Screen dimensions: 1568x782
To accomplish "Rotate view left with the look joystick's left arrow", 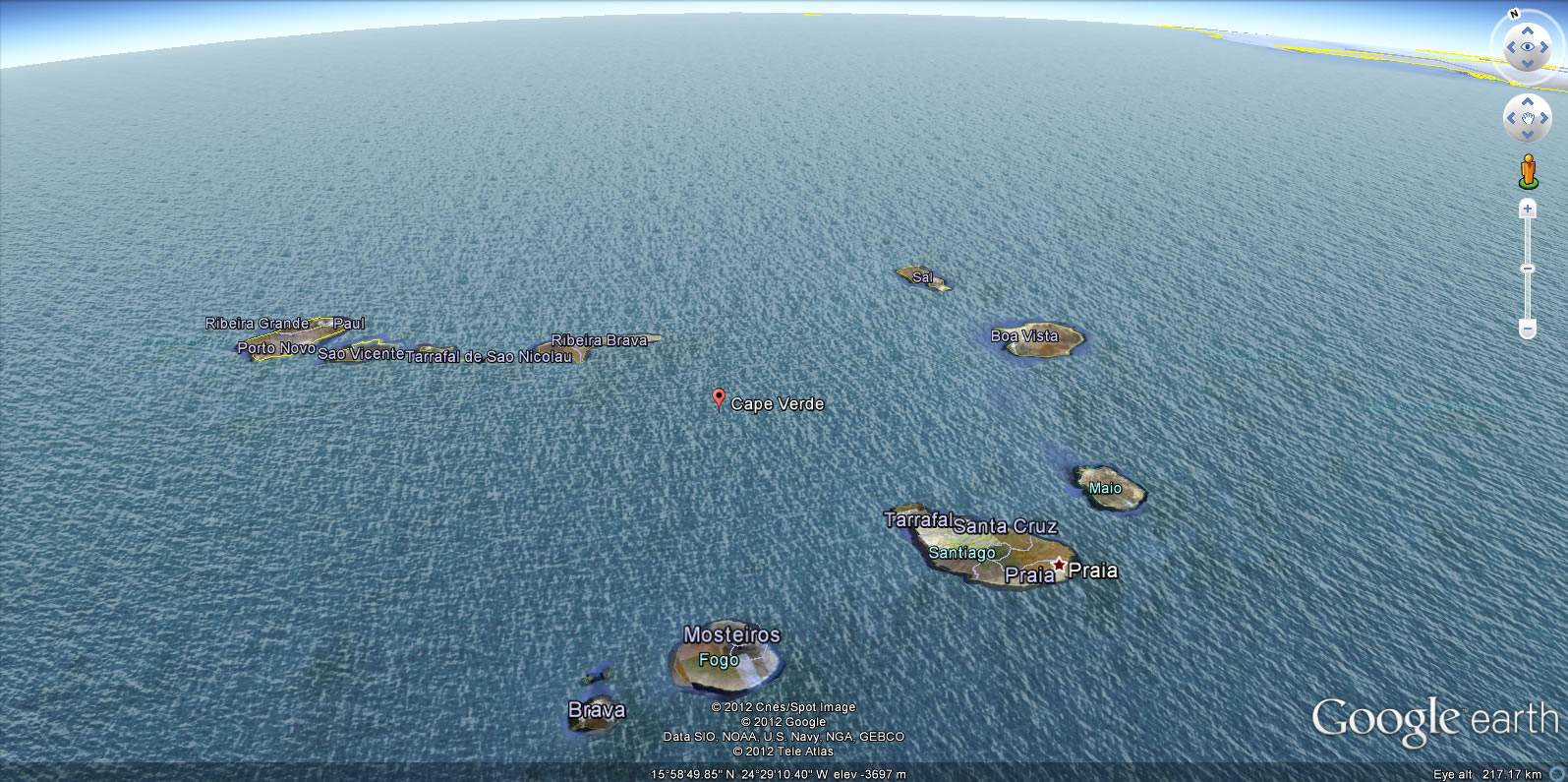I will coord(1511,47).
